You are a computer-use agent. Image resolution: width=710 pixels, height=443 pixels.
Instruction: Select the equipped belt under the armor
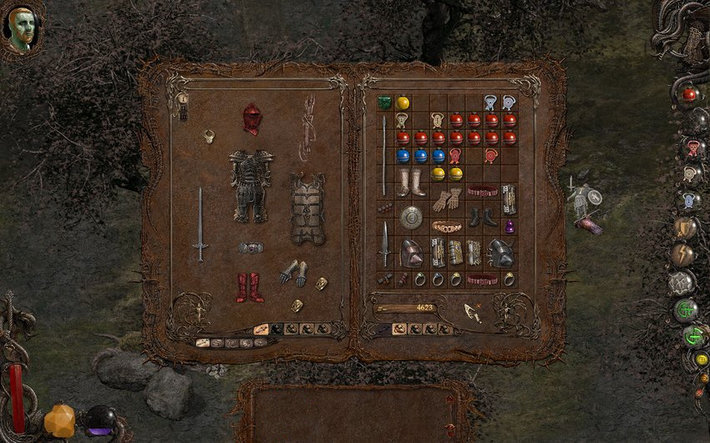click(x=251, y=247)
